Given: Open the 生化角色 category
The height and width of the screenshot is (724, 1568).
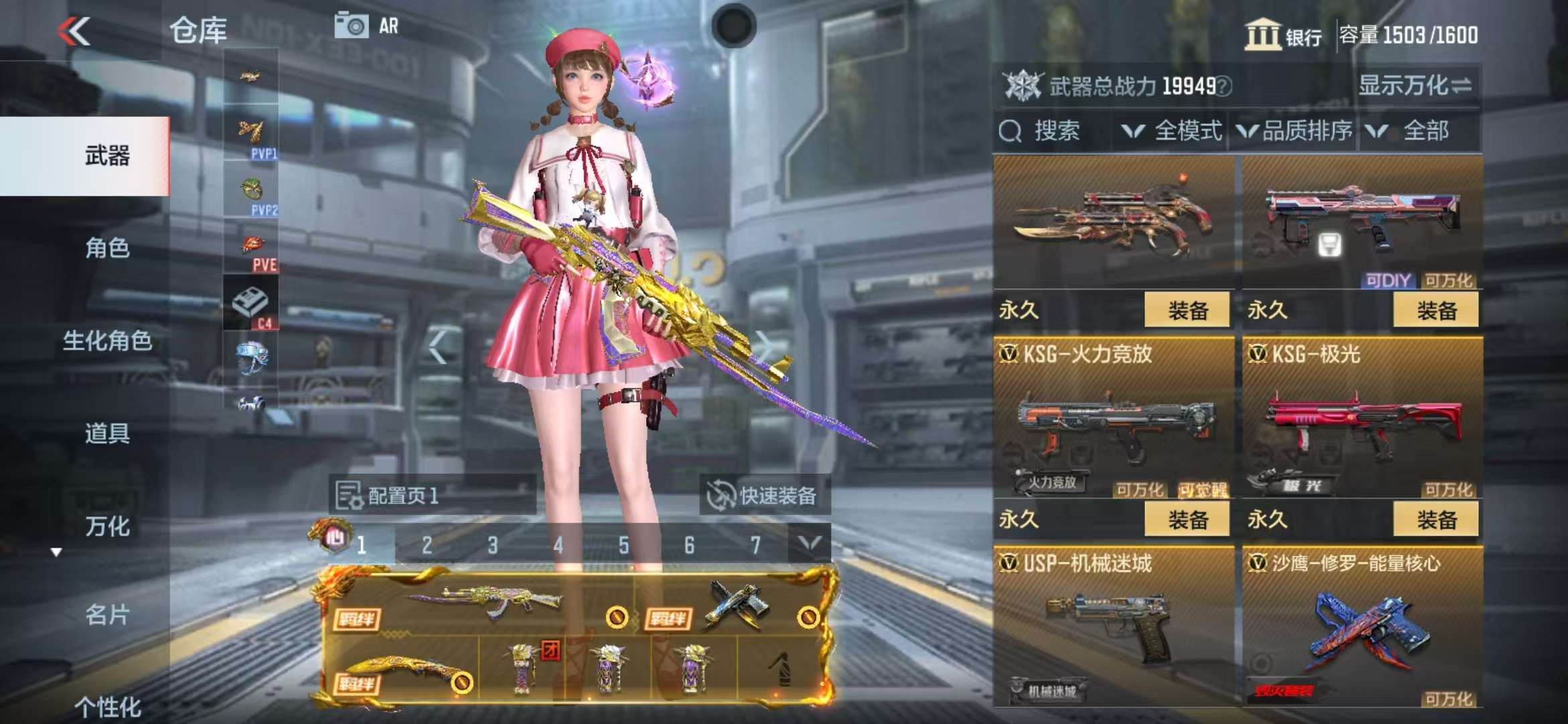Looking at the screenshot, I should coord(107,341).
